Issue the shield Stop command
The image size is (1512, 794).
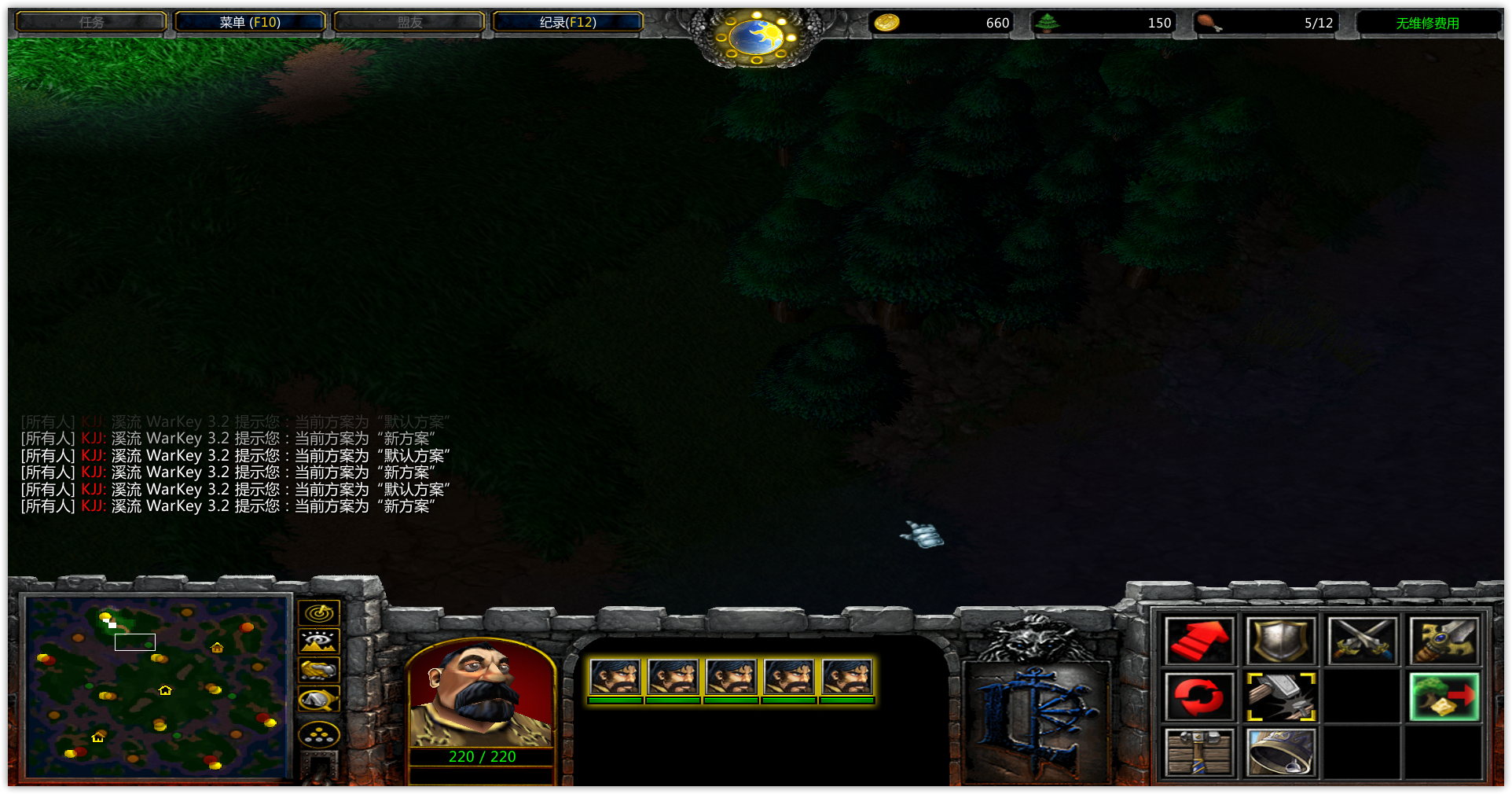point(1280,641)
